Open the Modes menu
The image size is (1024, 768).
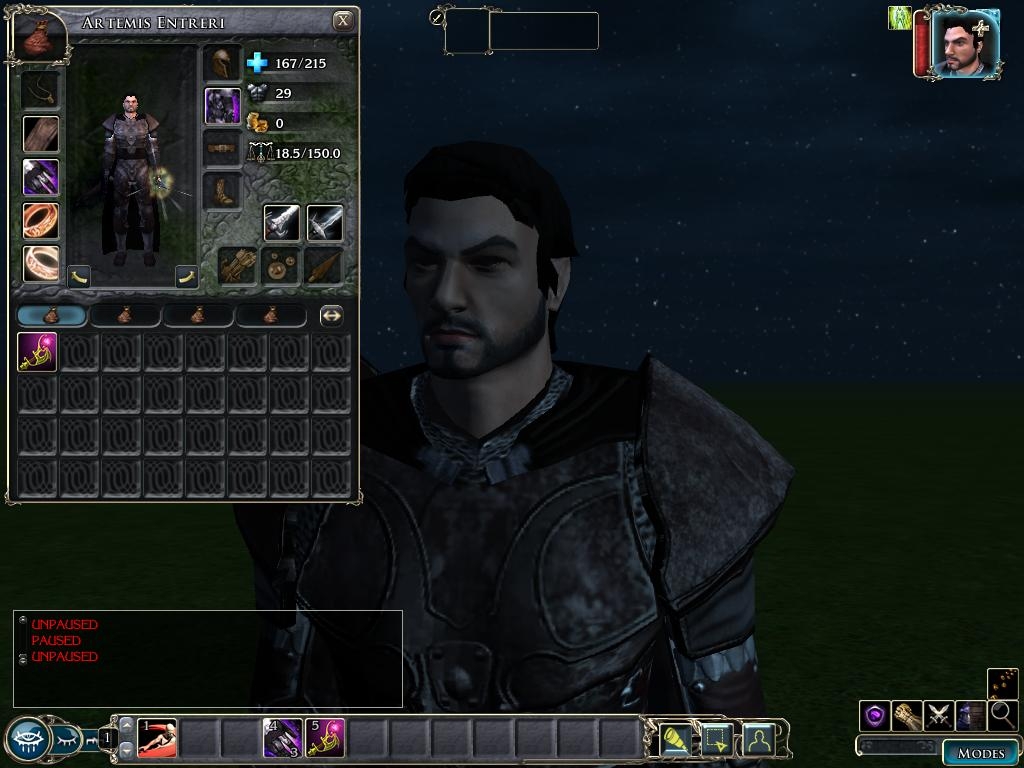pyautogui.click(x=980, y=753)
